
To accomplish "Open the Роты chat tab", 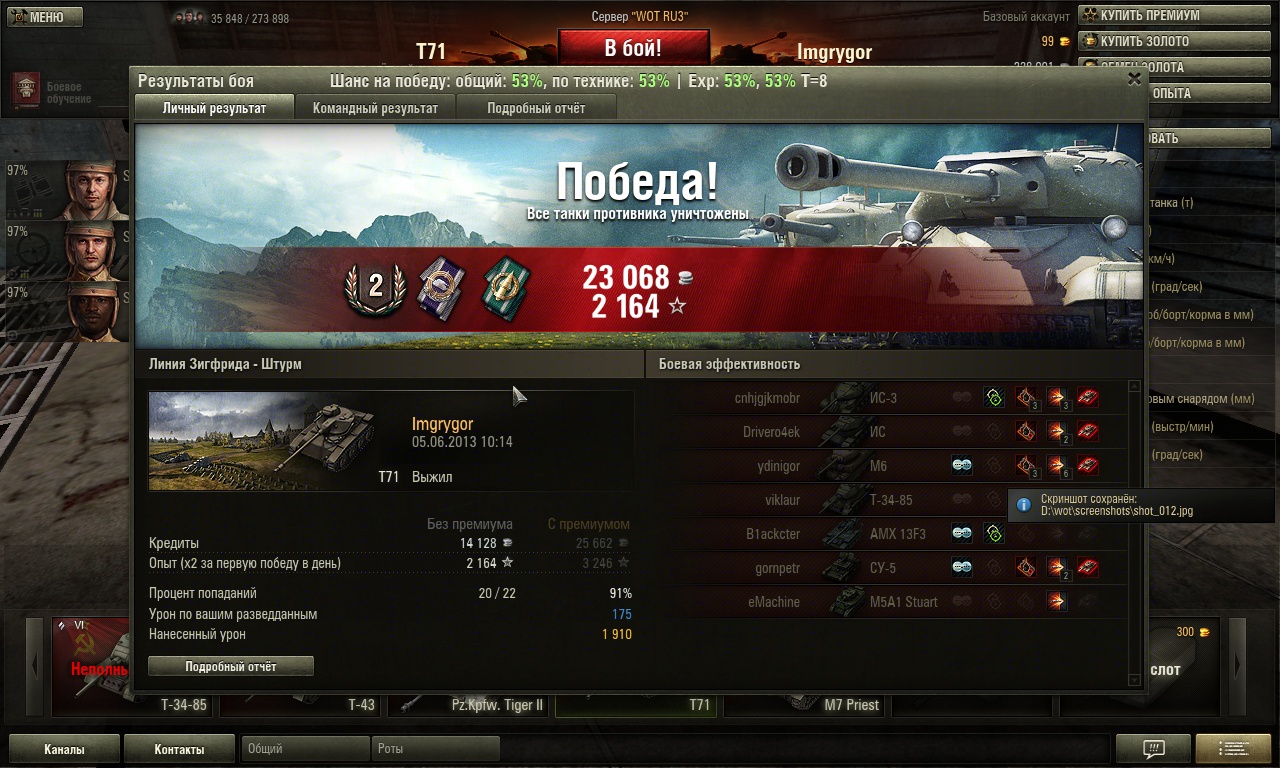I will click(x=435, y=749).
